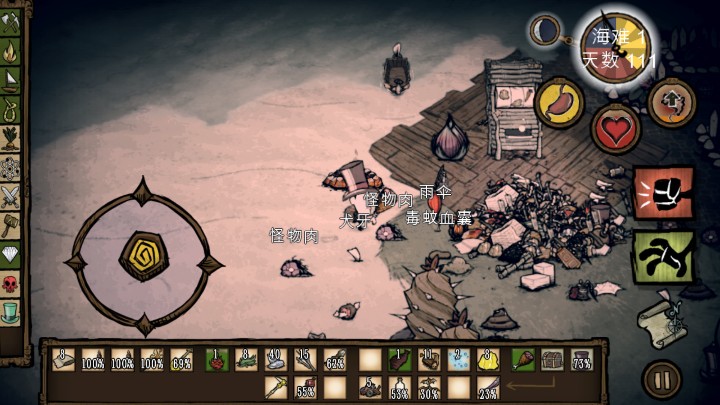This screenshot has height=405, width=720.
Task: Open the Dress green top hat tab
Action: [x=12, y=313]
